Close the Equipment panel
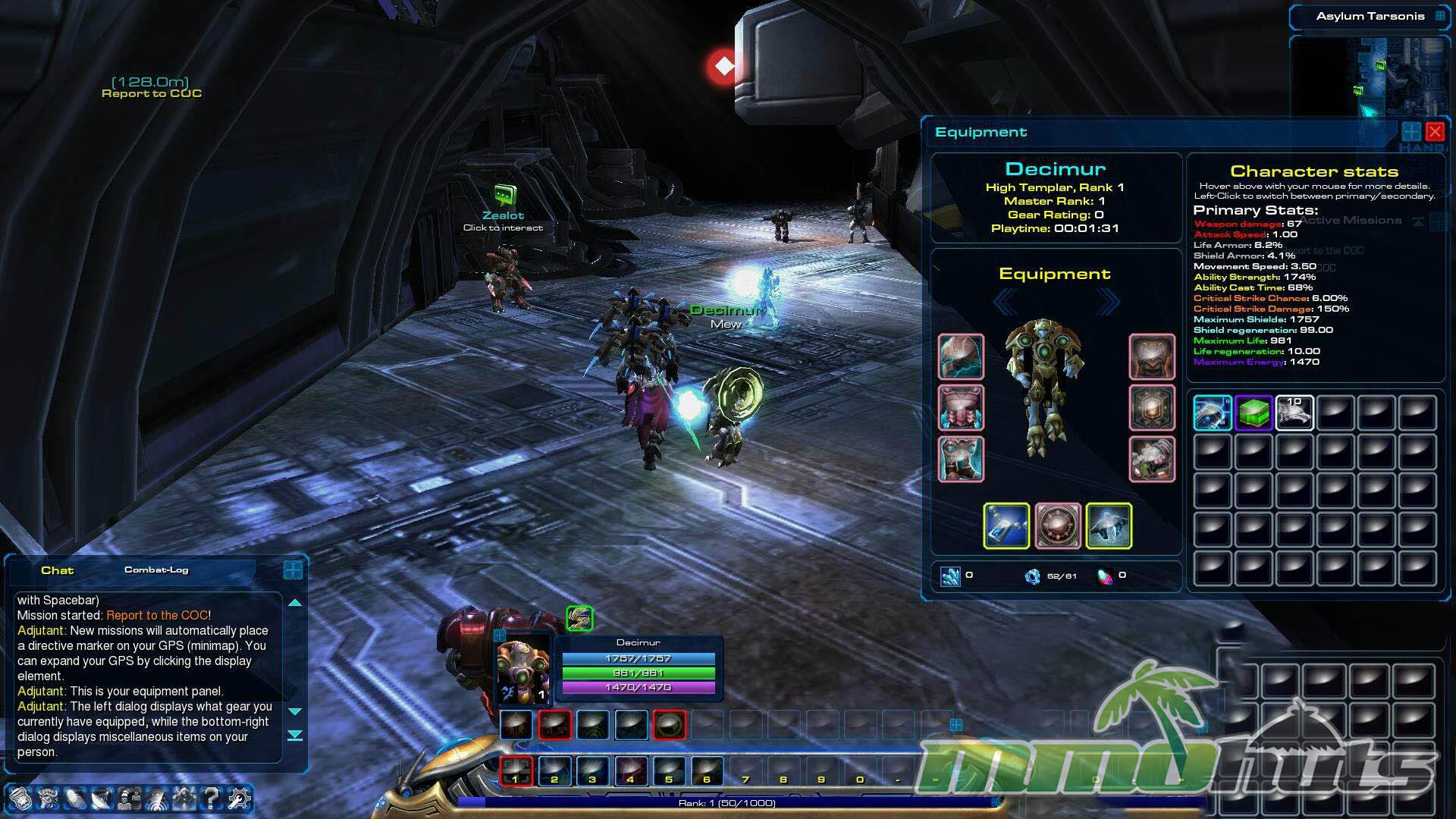1456x819 pixels. (1435, 132)
